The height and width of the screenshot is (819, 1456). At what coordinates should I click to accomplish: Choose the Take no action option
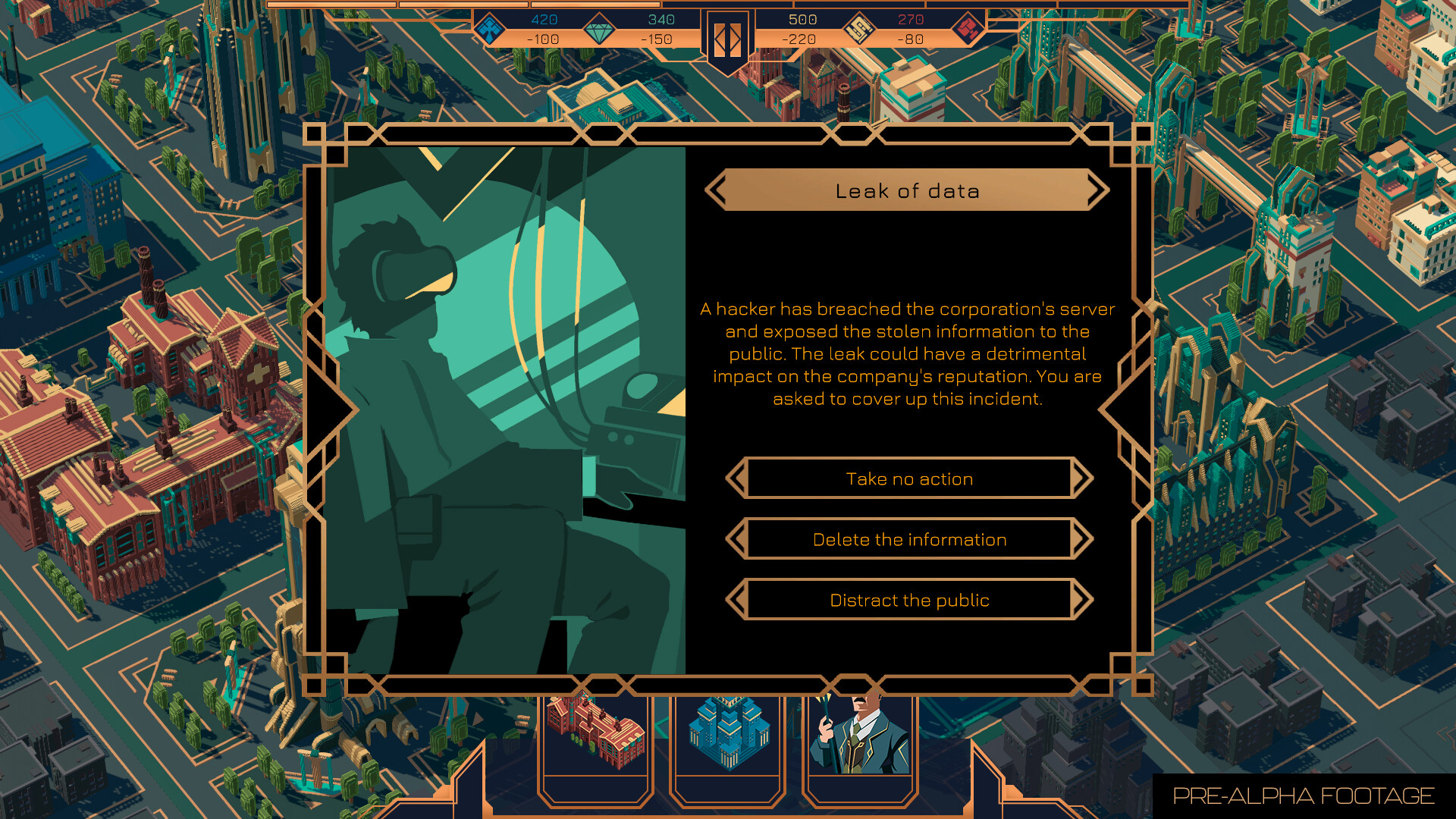click(x=909, y=479)
